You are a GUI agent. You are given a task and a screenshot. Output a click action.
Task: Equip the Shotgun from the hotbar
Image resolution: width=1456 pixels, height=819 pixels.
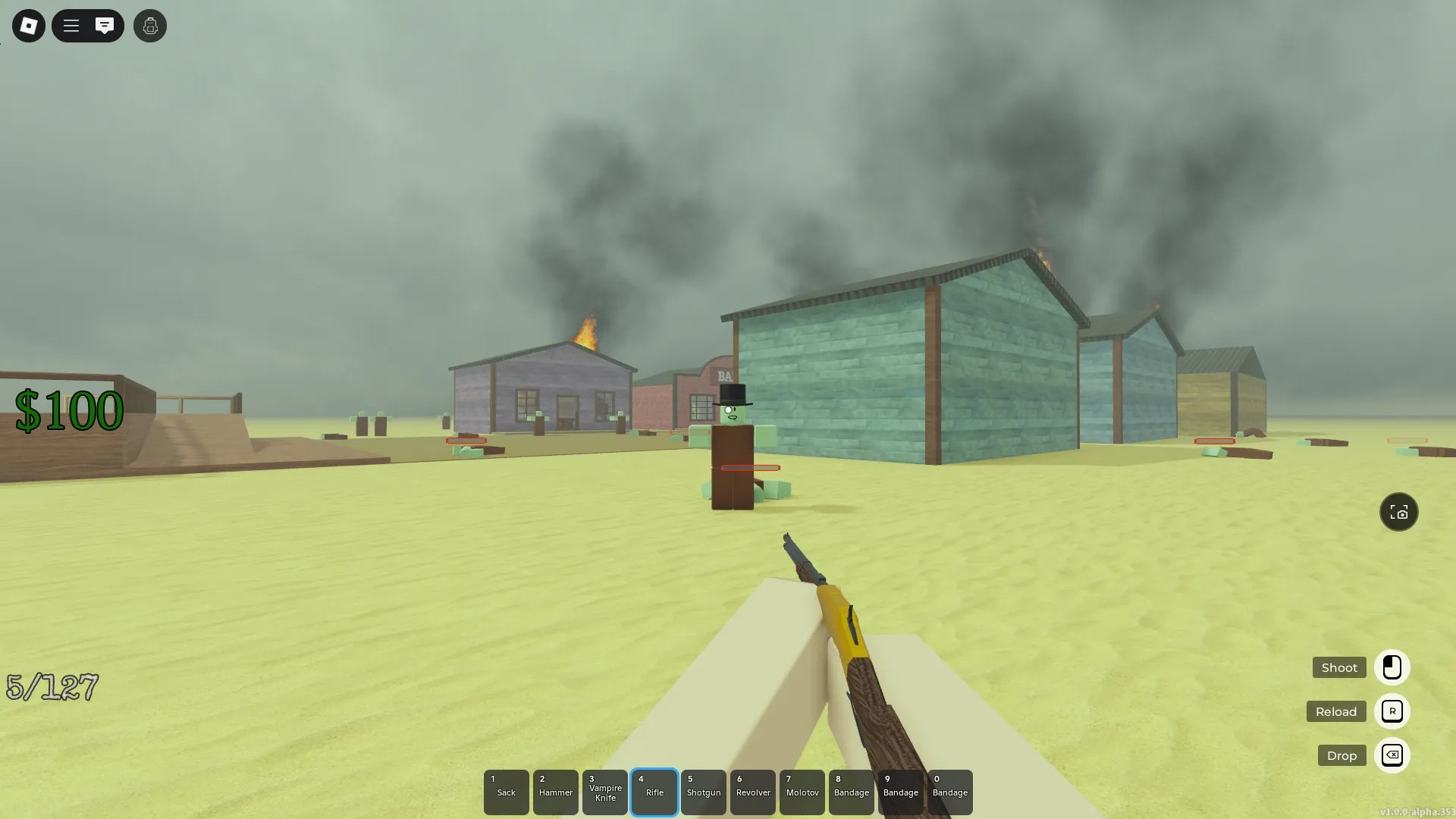click(x=704, y=792)
